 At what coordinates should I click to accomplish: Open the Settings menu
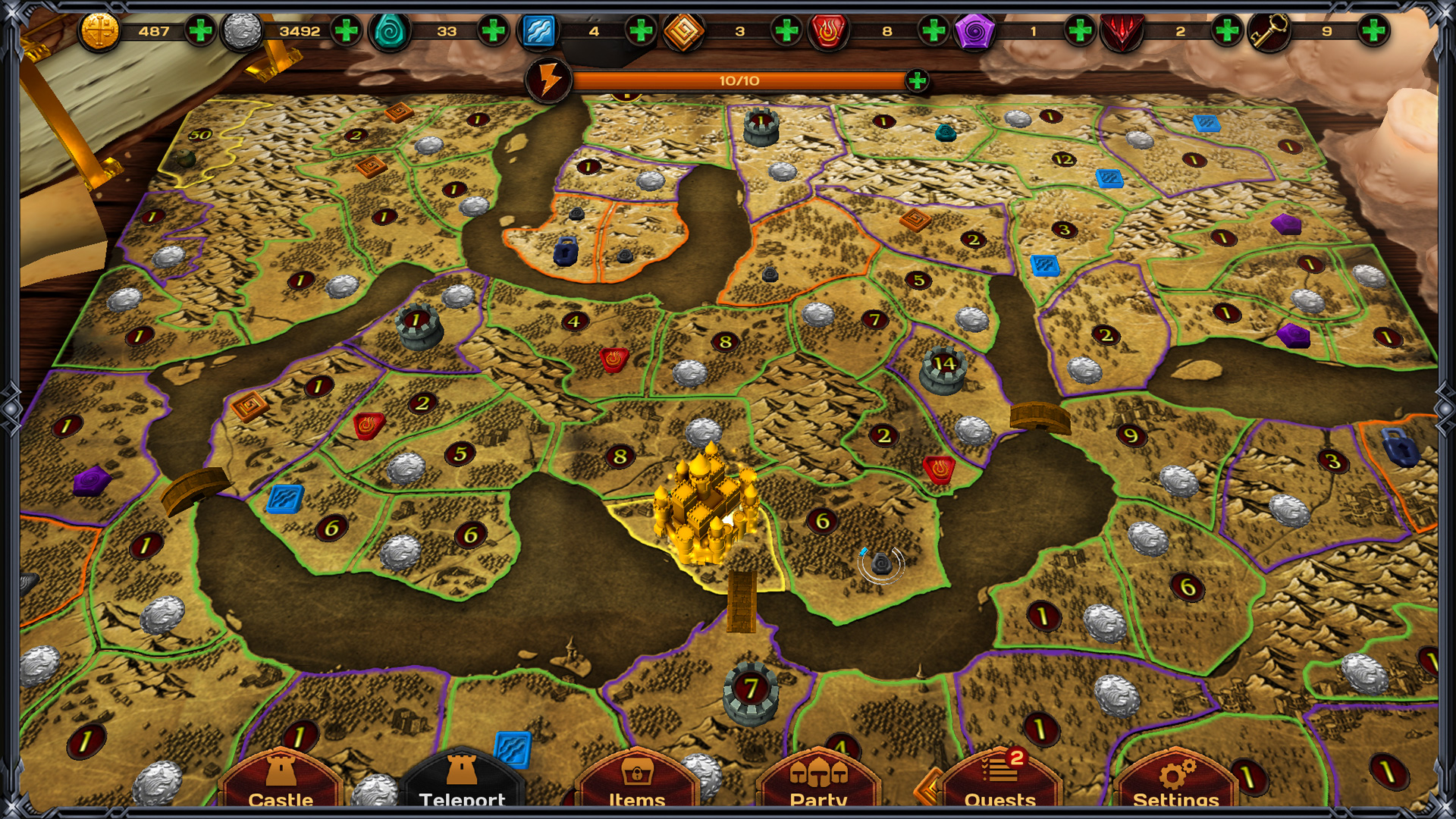pos(1175,781)
